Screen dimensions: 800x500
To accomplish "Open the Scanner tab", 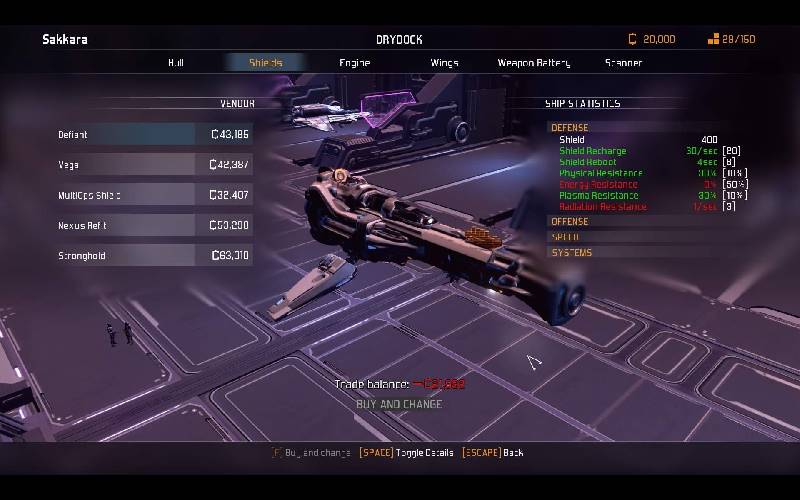I will (623, 63).
